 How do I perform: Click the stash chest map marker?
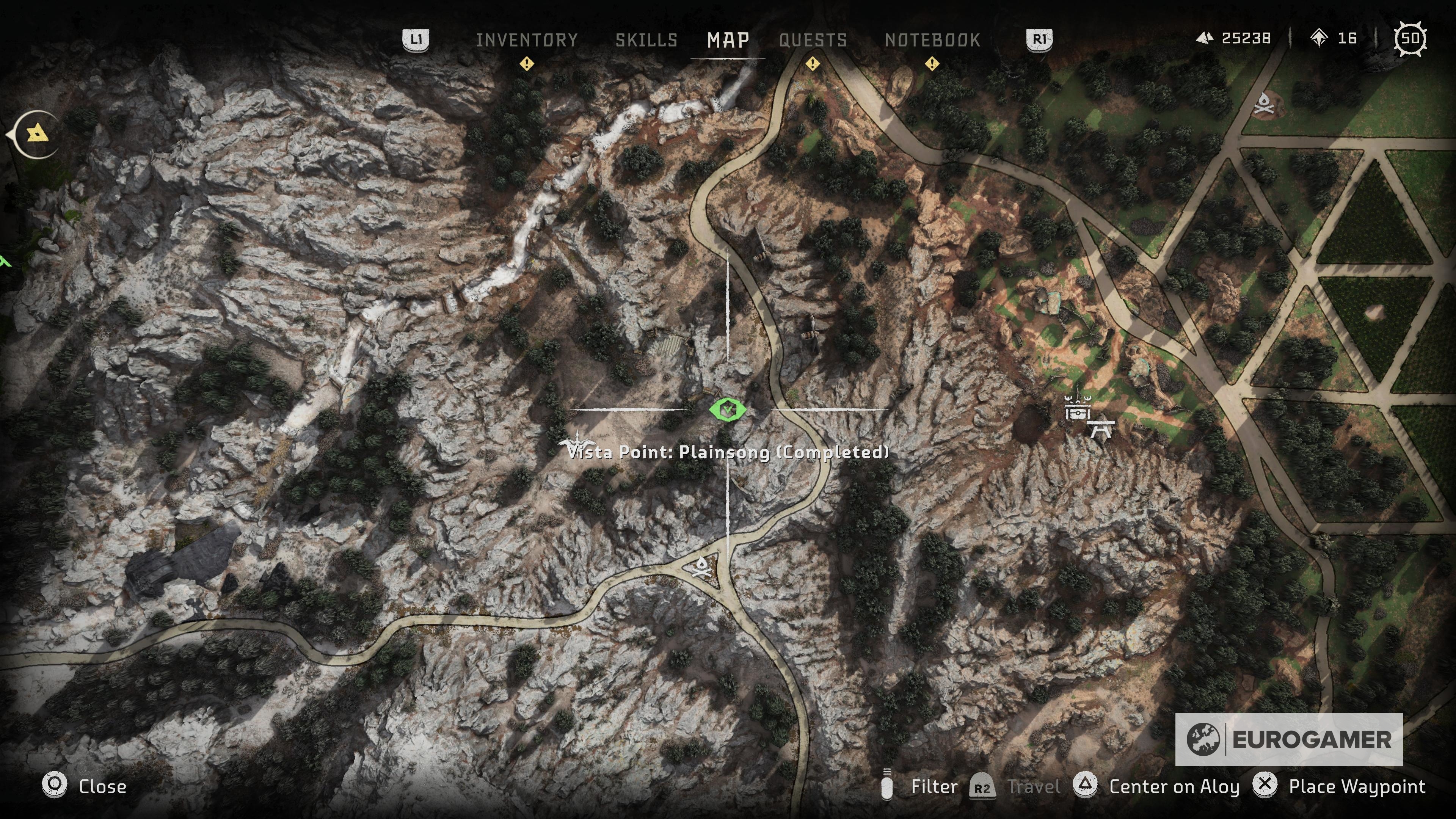coord(1076,411)
